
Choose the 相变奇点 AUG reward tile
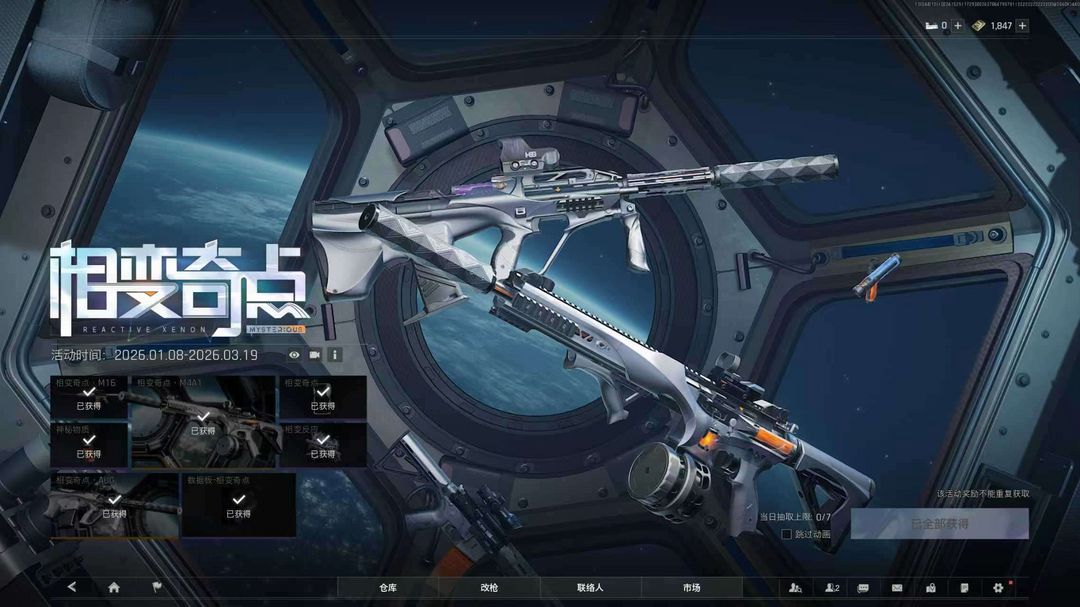coord(114,505)
